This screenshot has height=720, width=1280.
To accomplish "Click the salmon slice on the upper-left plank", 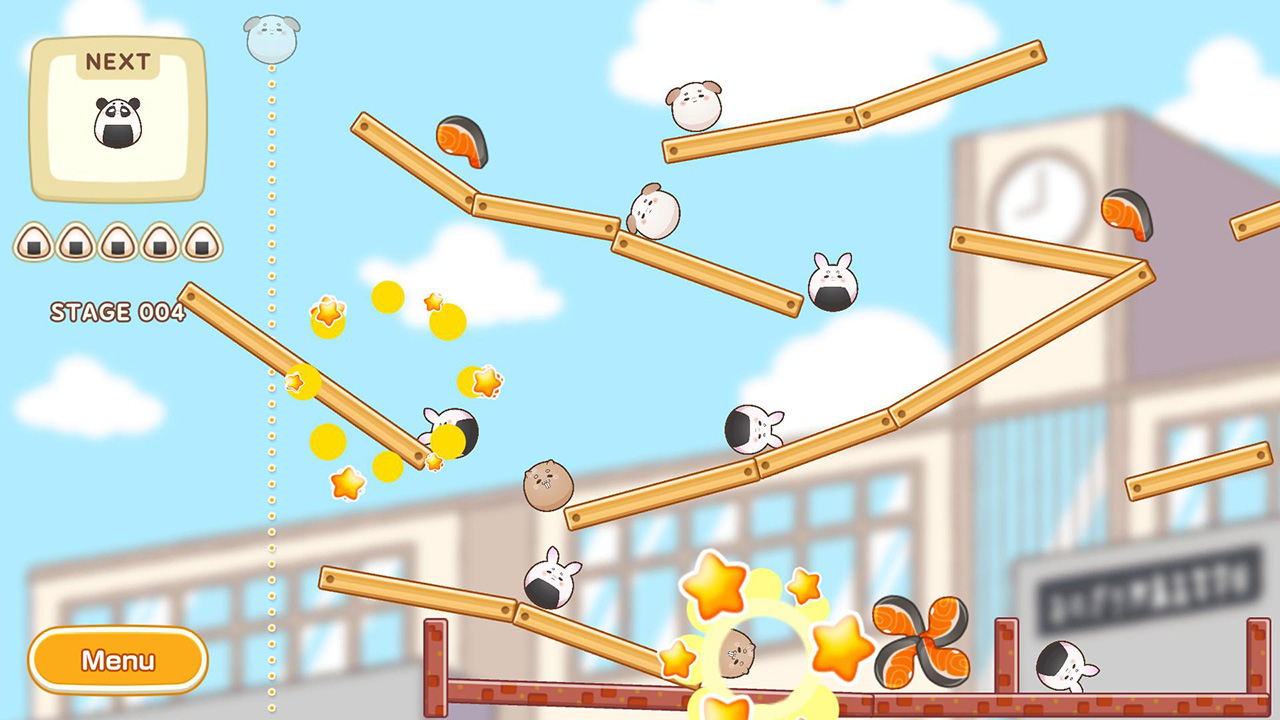I will click(462, 142).
